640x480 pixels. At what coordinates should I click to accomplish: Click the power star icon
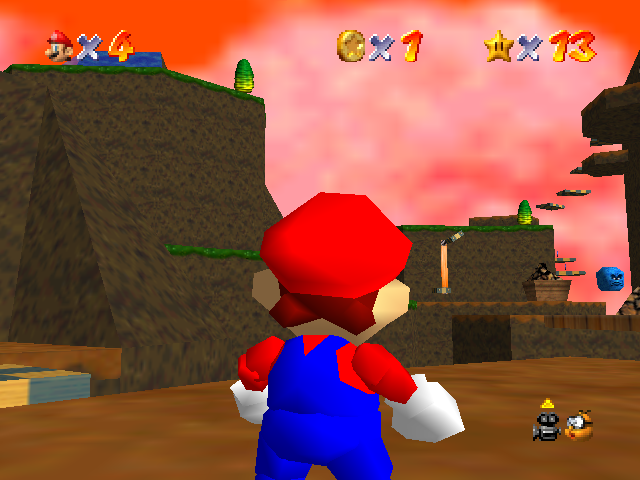[x=498, y=45]
